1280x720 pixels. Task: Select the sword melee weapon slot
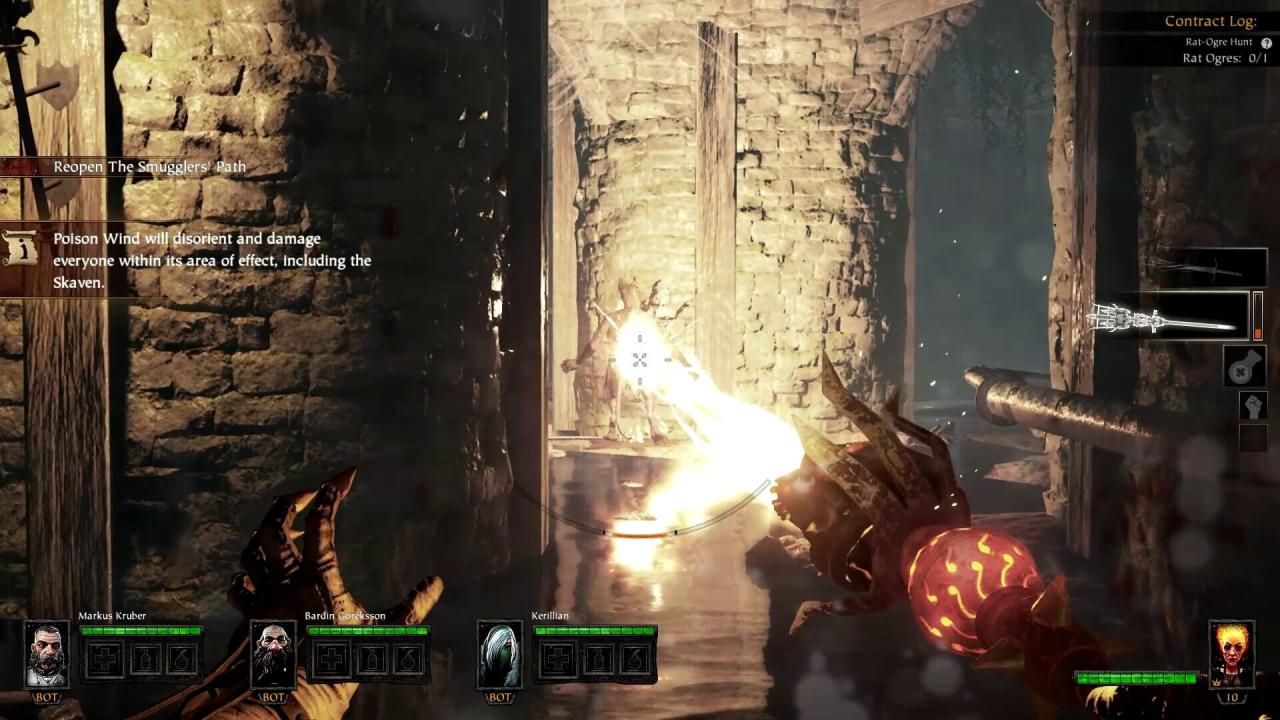[x=1208, y=267]
